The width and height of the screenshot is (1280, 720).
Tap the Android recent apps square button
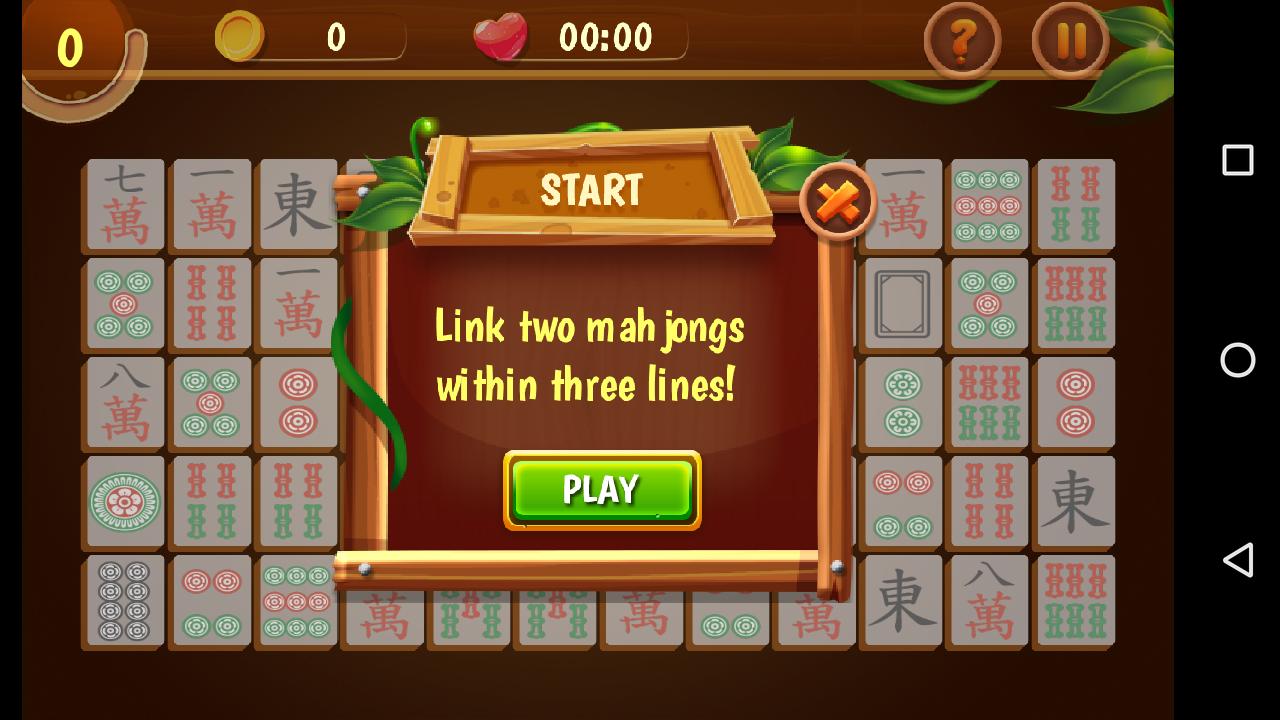(x=1237, y=160)
